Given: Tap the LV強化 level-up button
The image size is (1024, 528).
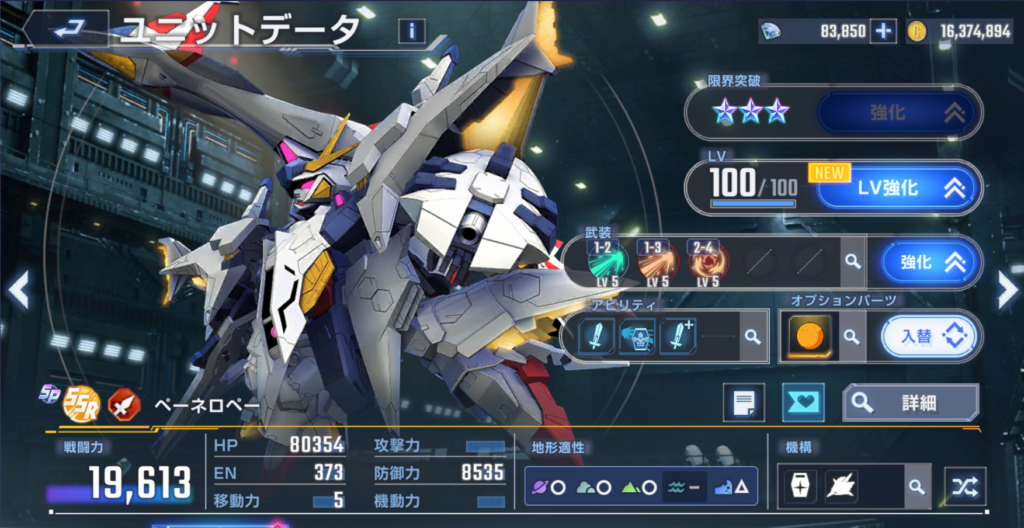Looking at the screenshot, I should 896,187.
